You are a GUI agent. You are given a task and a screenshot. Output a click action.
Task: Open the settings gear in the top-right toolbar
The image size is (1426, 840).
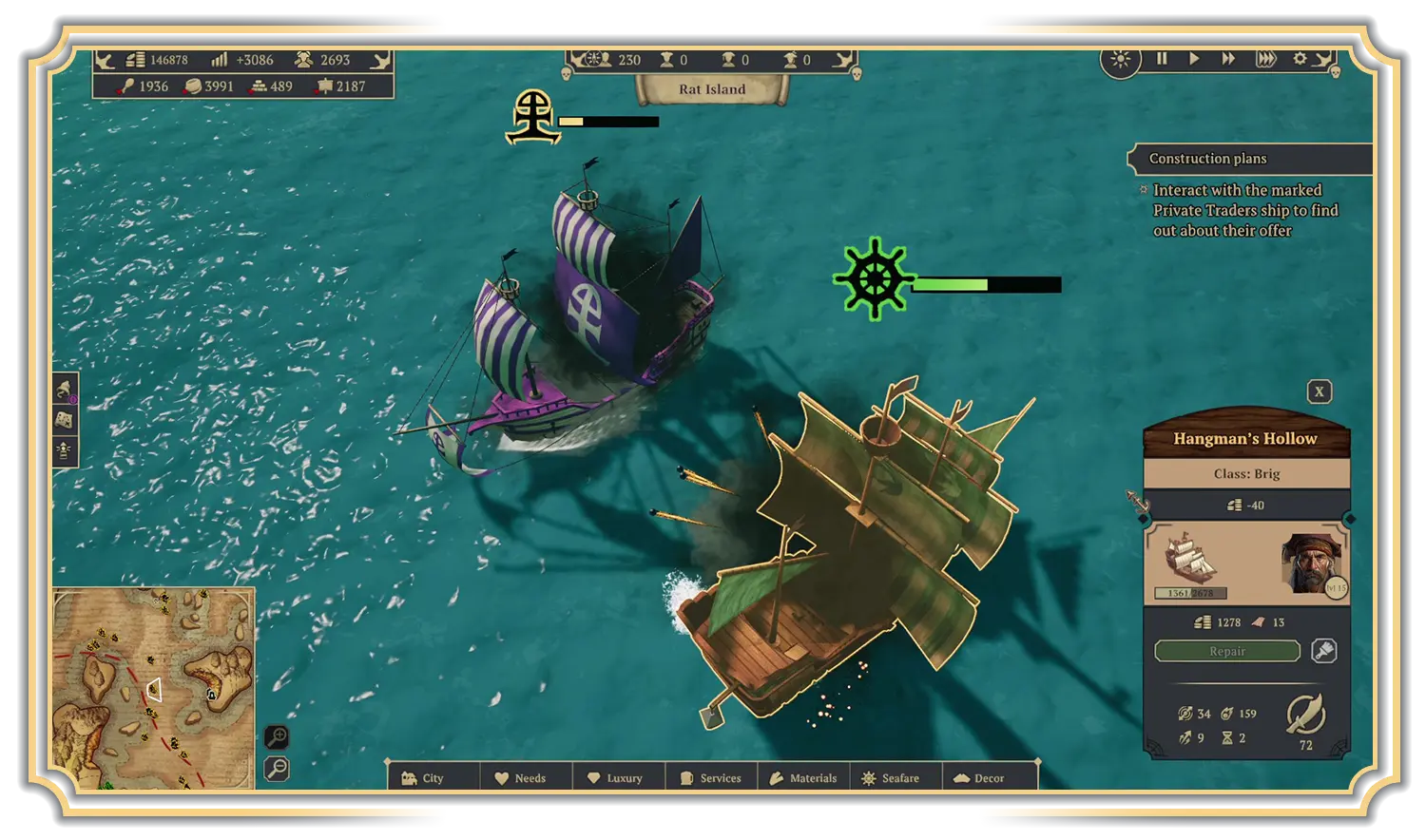click(1299, 58)
